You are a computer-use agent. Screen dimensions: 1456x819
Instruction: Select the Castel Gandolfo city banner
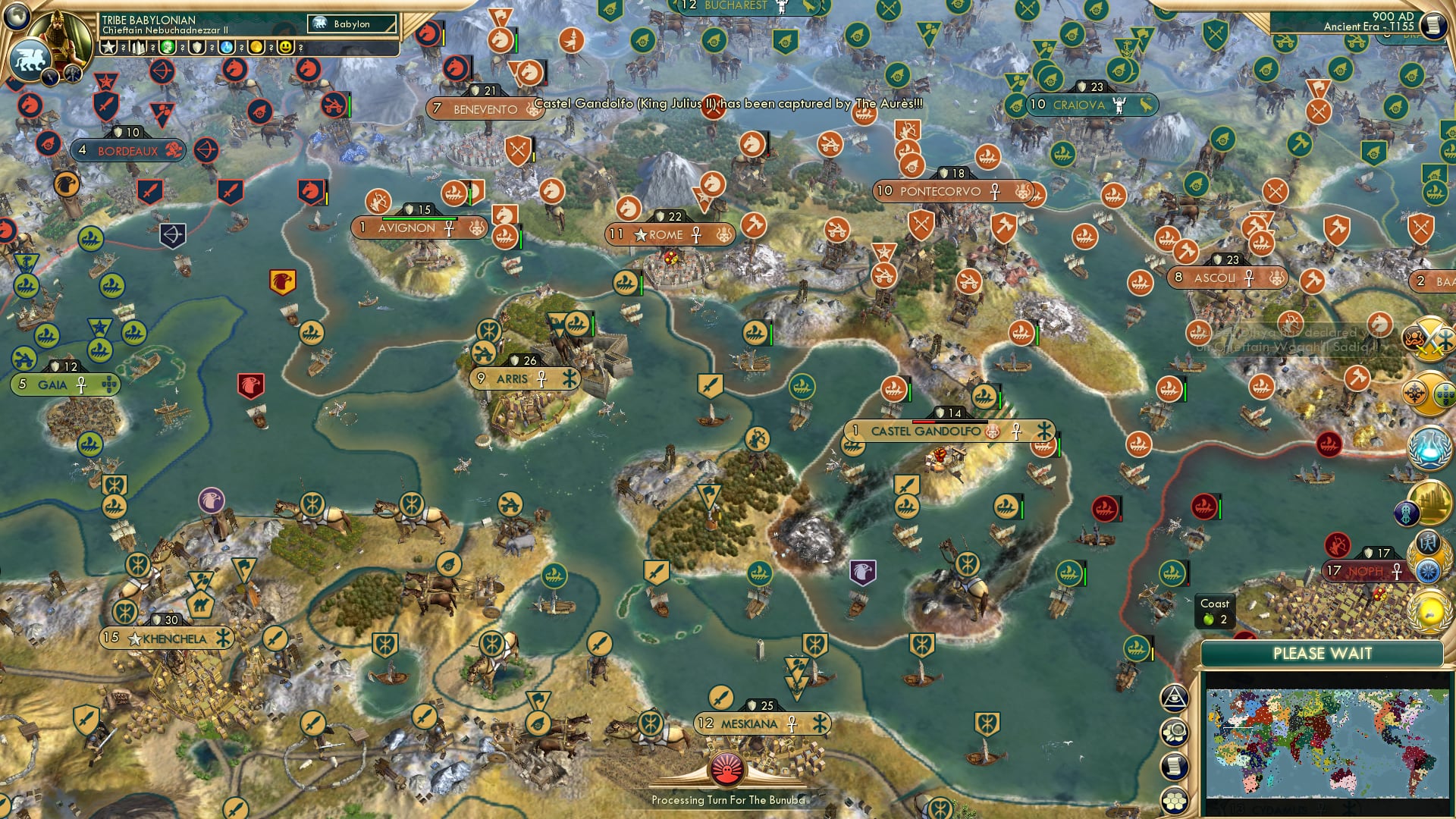click(949, 429)
